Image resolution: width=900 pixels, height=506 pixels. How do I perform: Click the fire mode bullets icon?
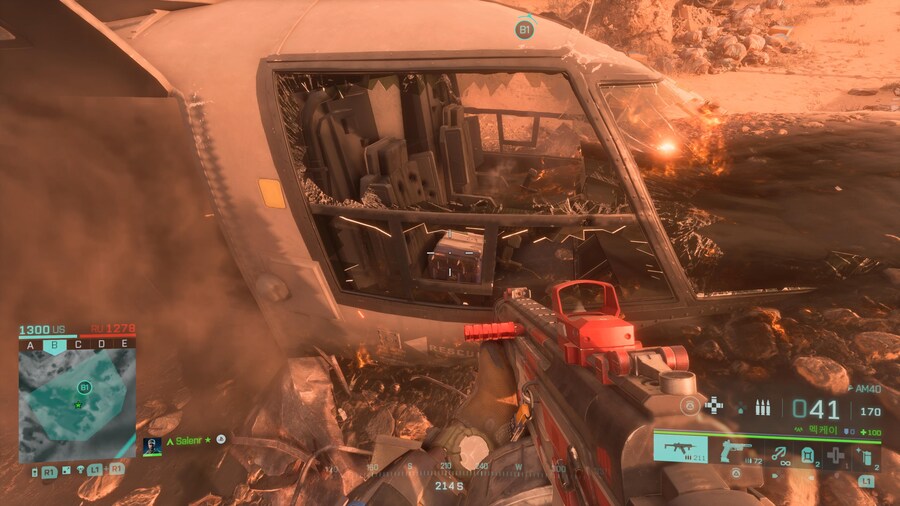click(x=763, y=407)
